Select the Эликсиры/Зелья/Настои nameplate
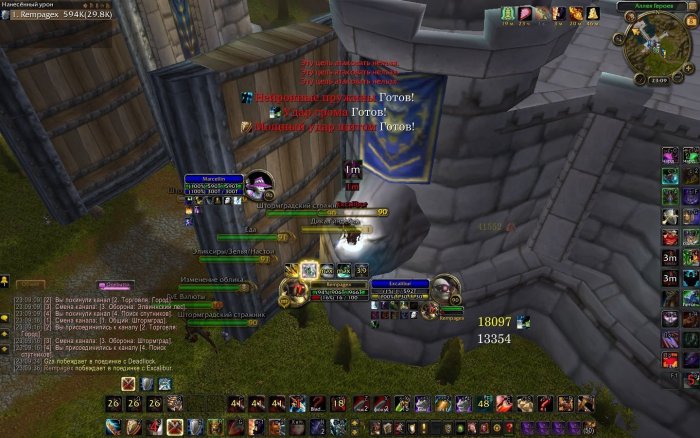Image resolution: width=700 pixels, height=438 pixels. tap(236, 257)
